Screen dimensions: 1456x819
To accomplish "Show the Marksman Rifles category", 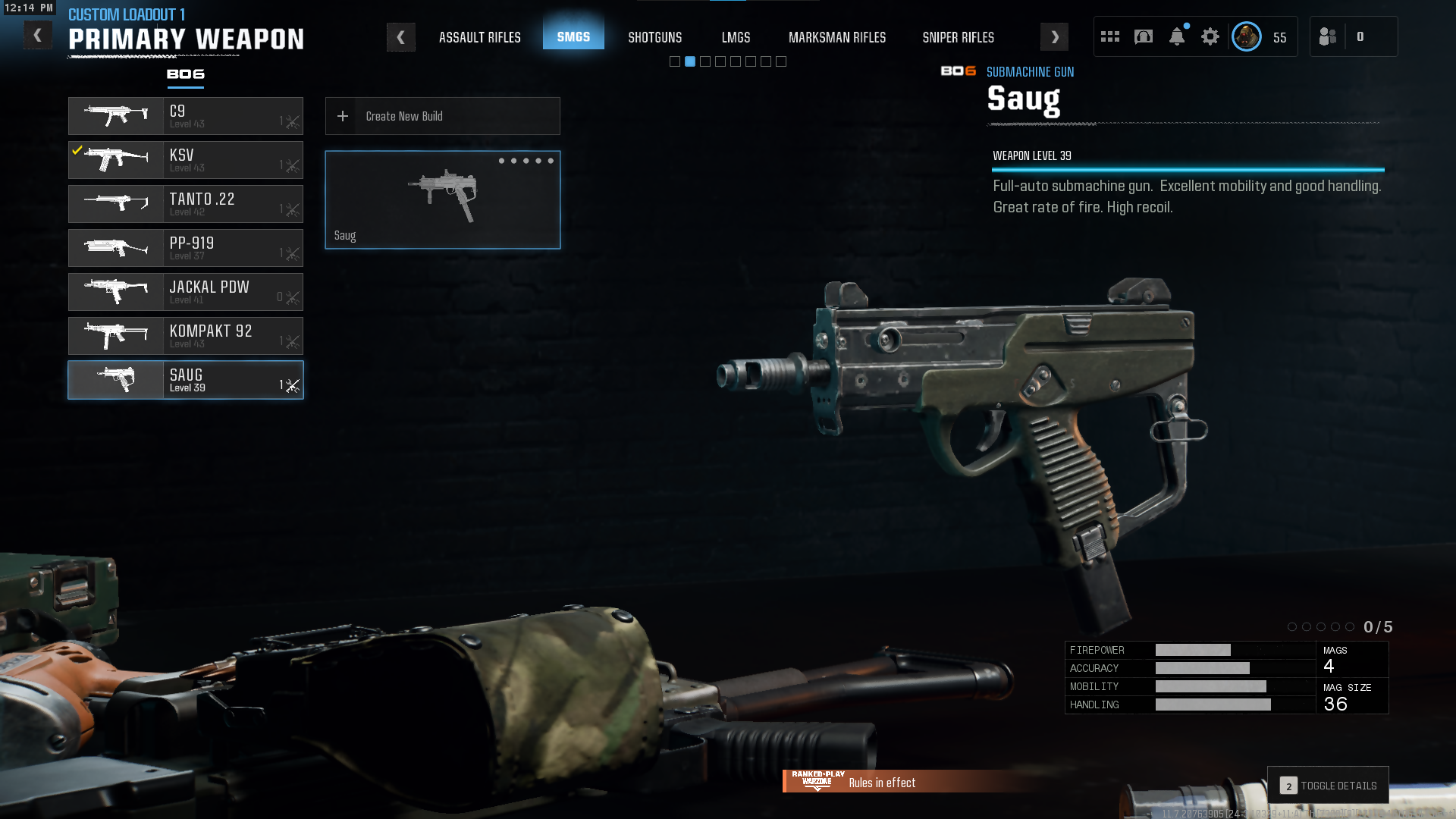I will pyautogui.click(x=836, y=37).
